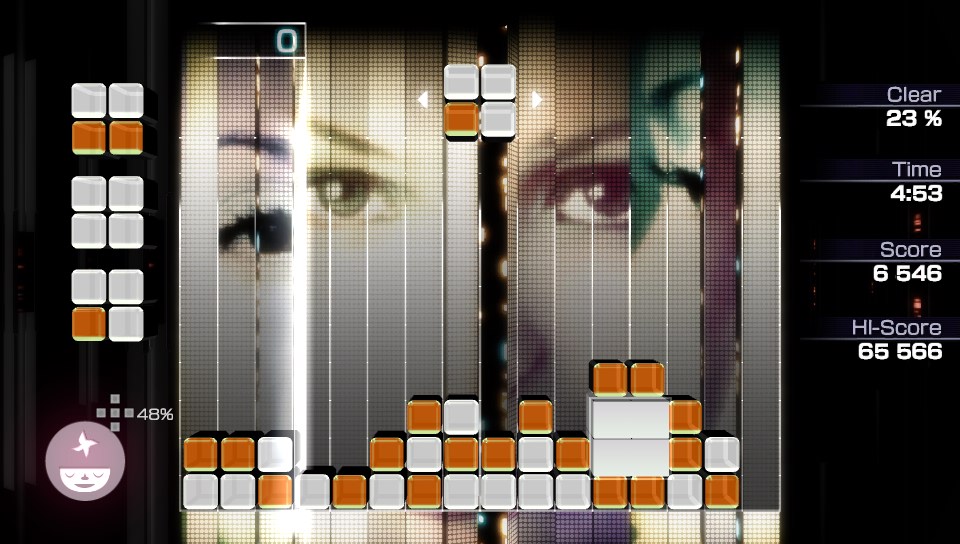Click the right arrow beside the falling block
This screenshot has height=544, width=960.
click(537, 100)
